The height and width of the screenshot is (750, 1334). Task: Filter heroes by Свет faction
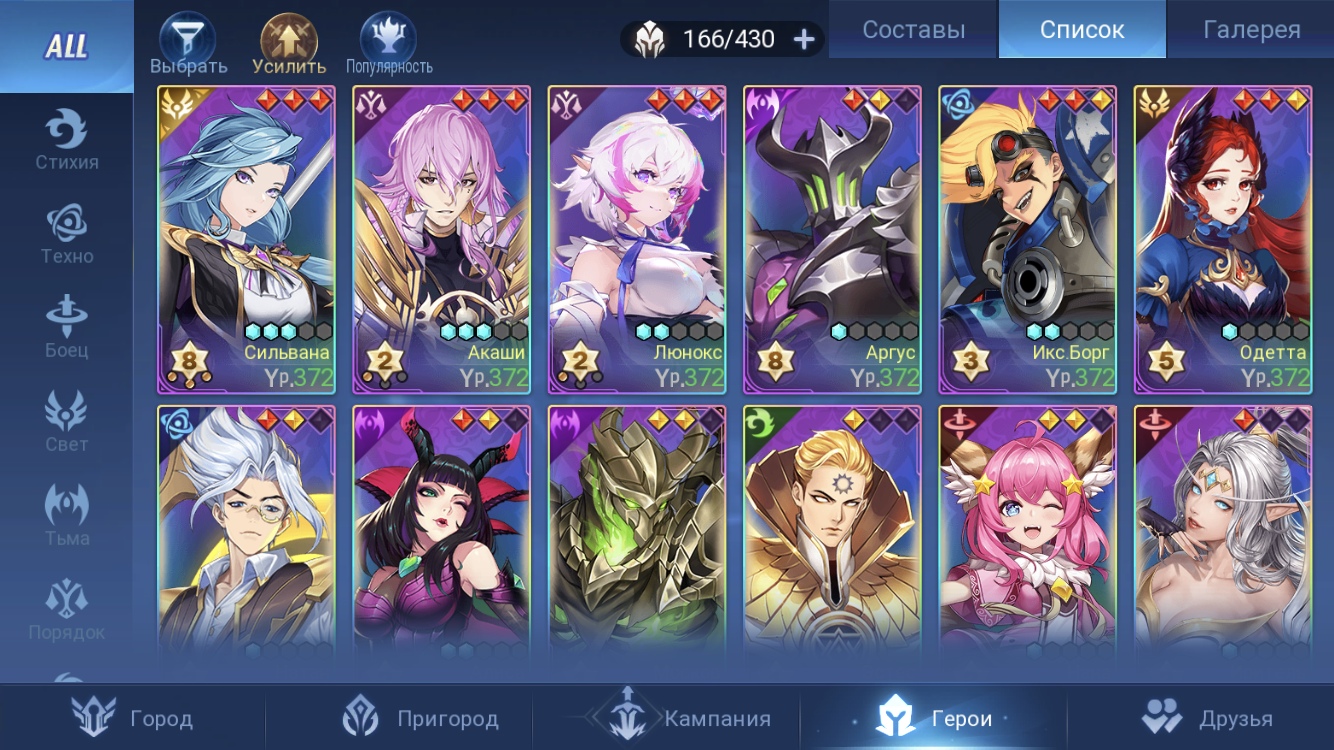[67, 422]
